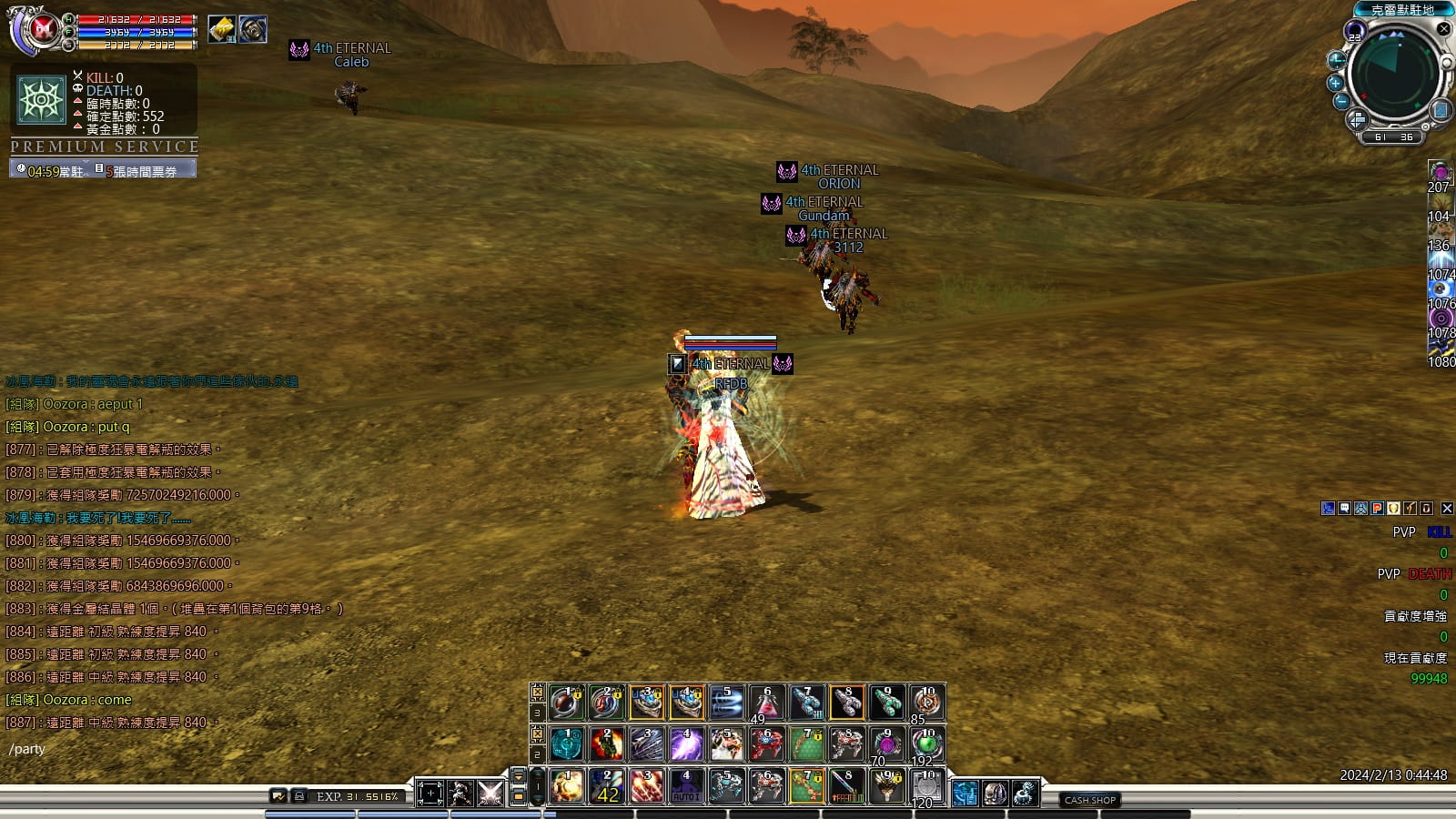
Task: Activate the fiery explosion skill in slot 1
Action: (566, 786)
